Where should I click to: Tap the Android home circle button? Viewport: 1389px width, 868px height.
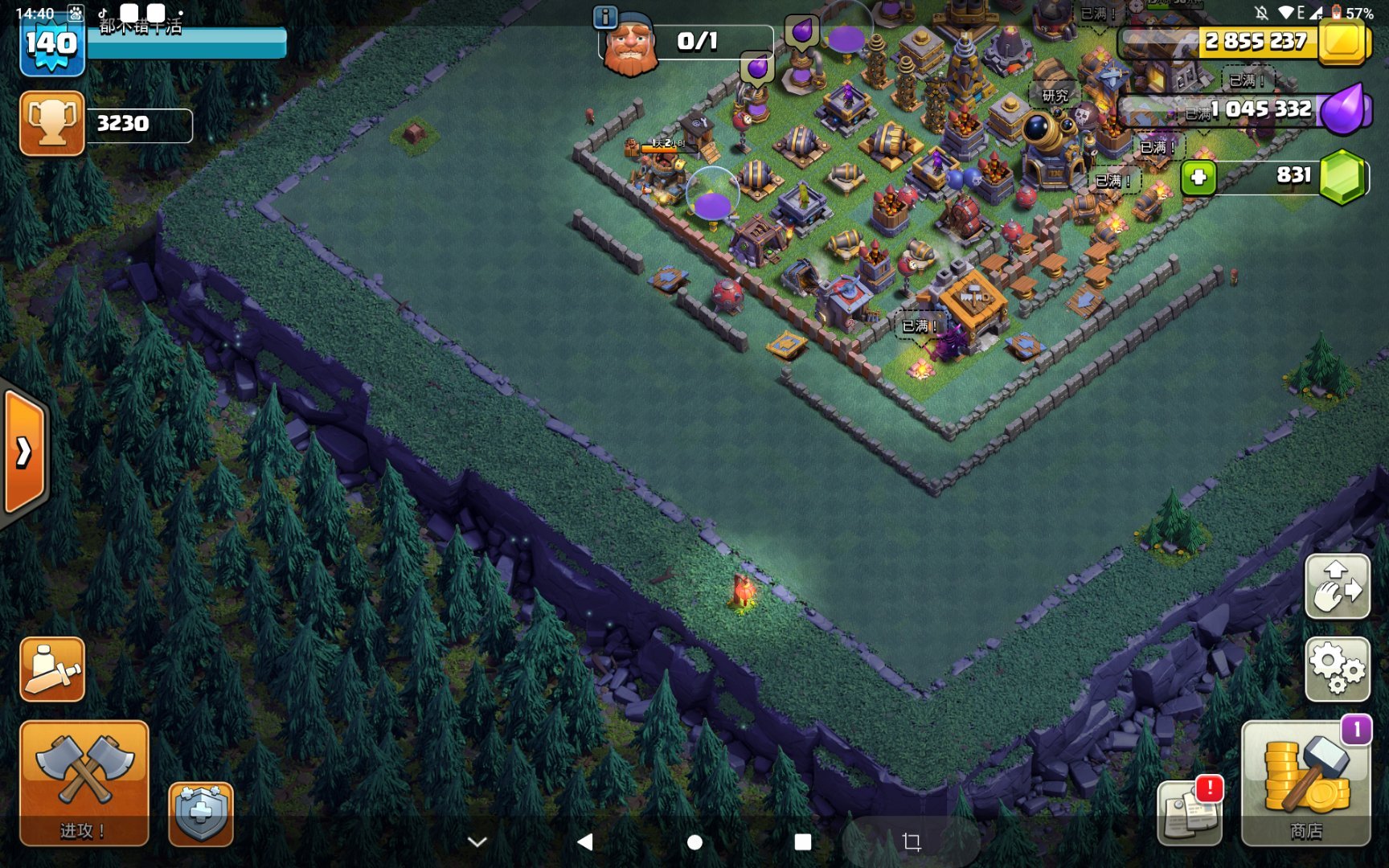point(694,841)
